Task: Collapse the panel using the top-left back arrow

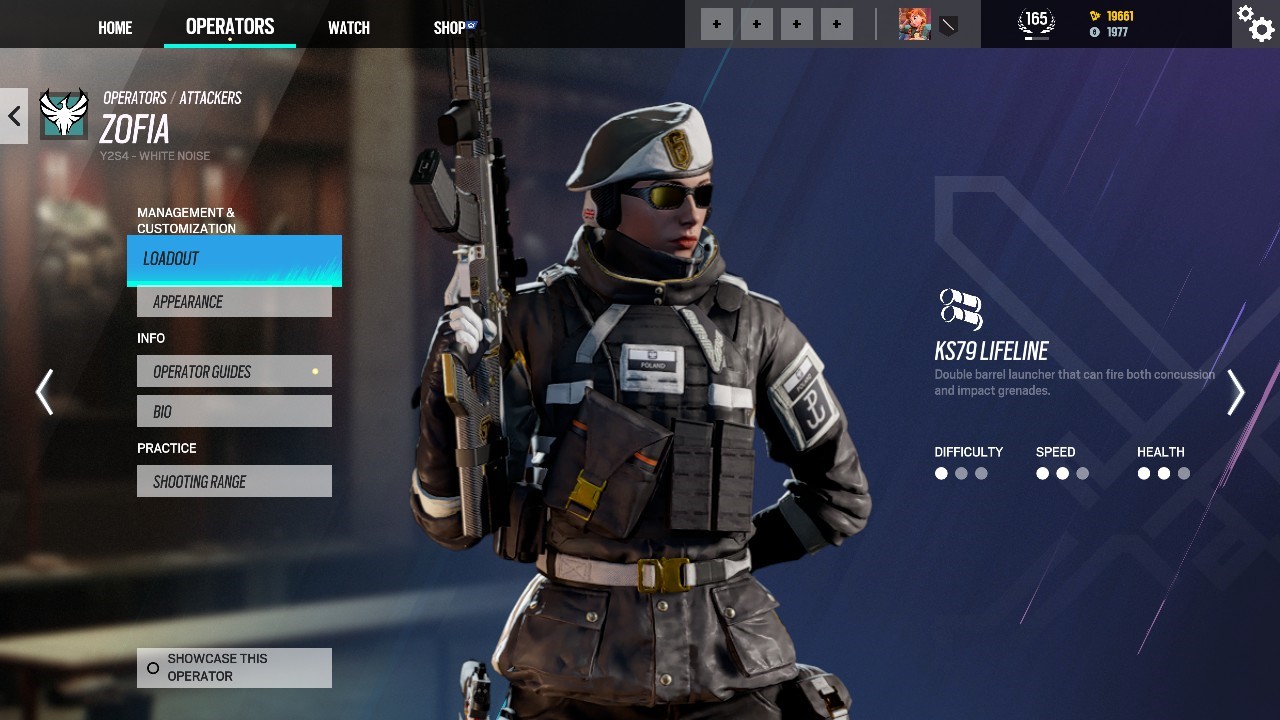Action: tap(13, 115)
